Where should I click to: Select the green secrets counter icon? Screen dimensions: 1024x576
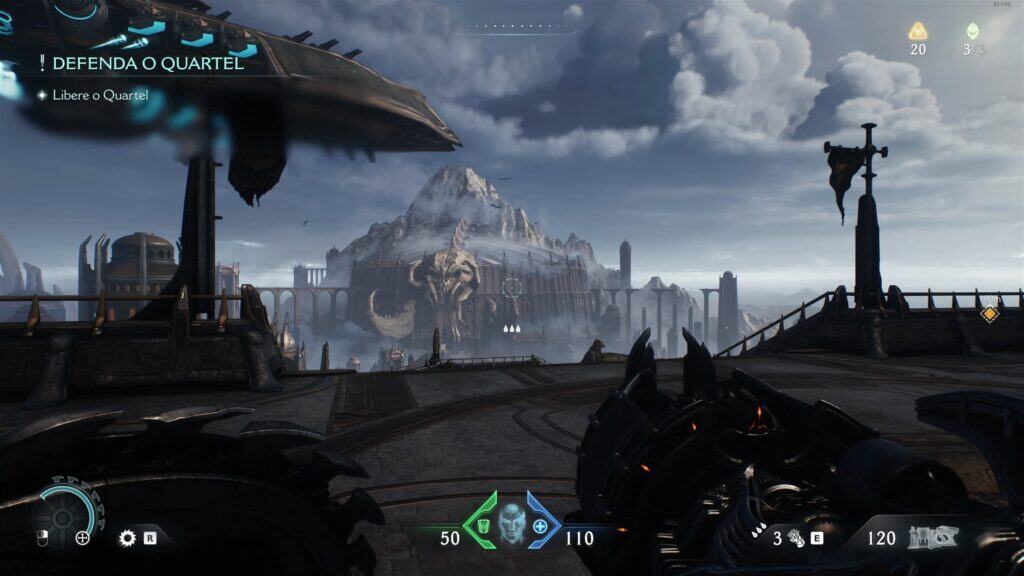973,31
